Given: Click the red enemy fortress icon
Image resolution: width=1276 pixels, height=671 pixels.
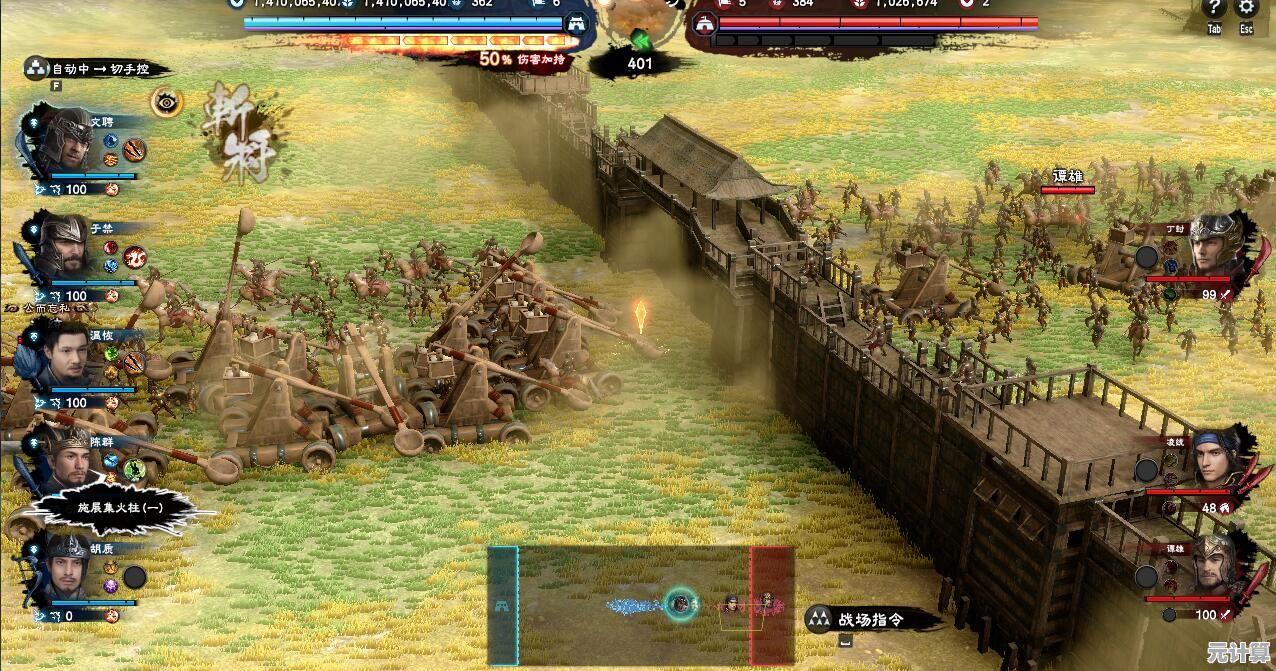Looking at the screenshot, I should [x=705, y=24].
